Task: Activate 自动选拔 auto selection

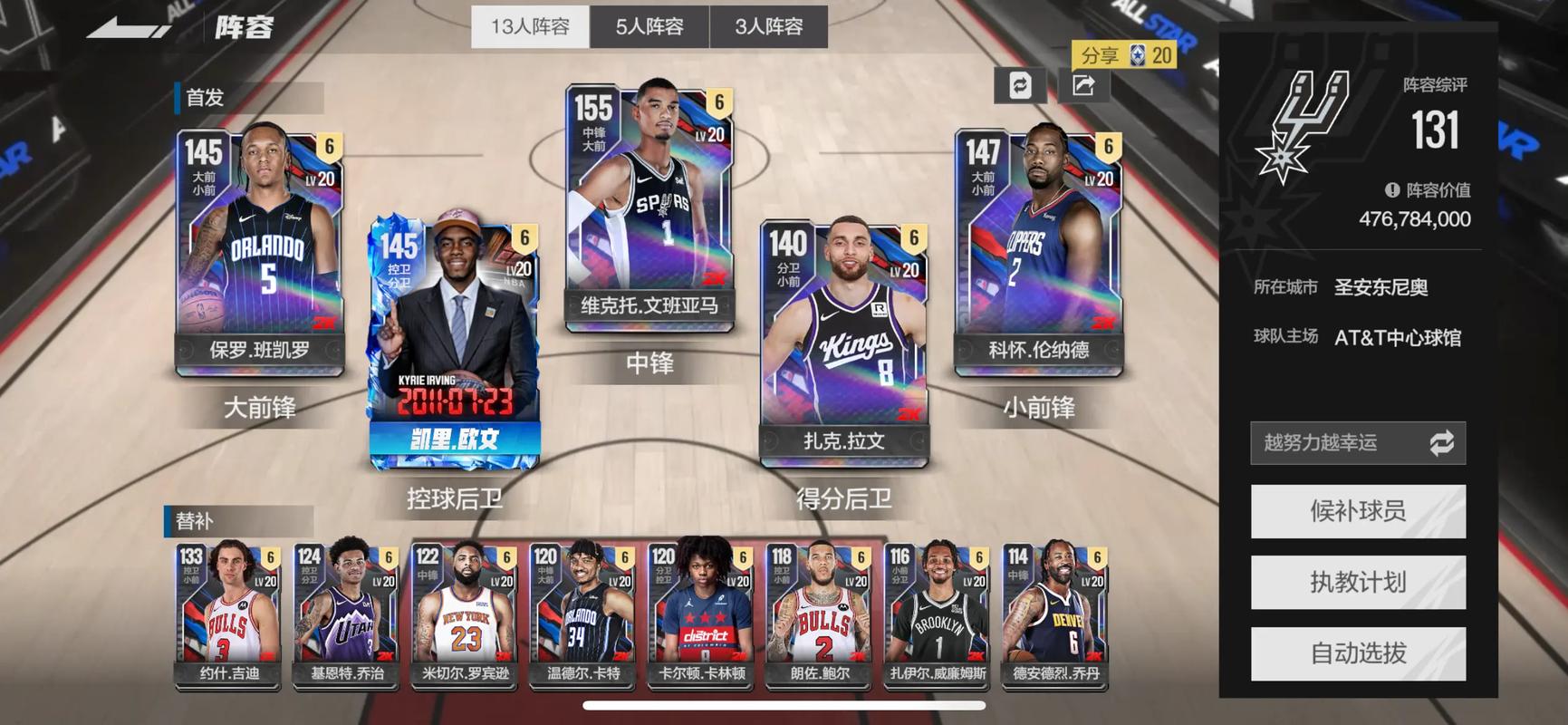Action: 1357,652
